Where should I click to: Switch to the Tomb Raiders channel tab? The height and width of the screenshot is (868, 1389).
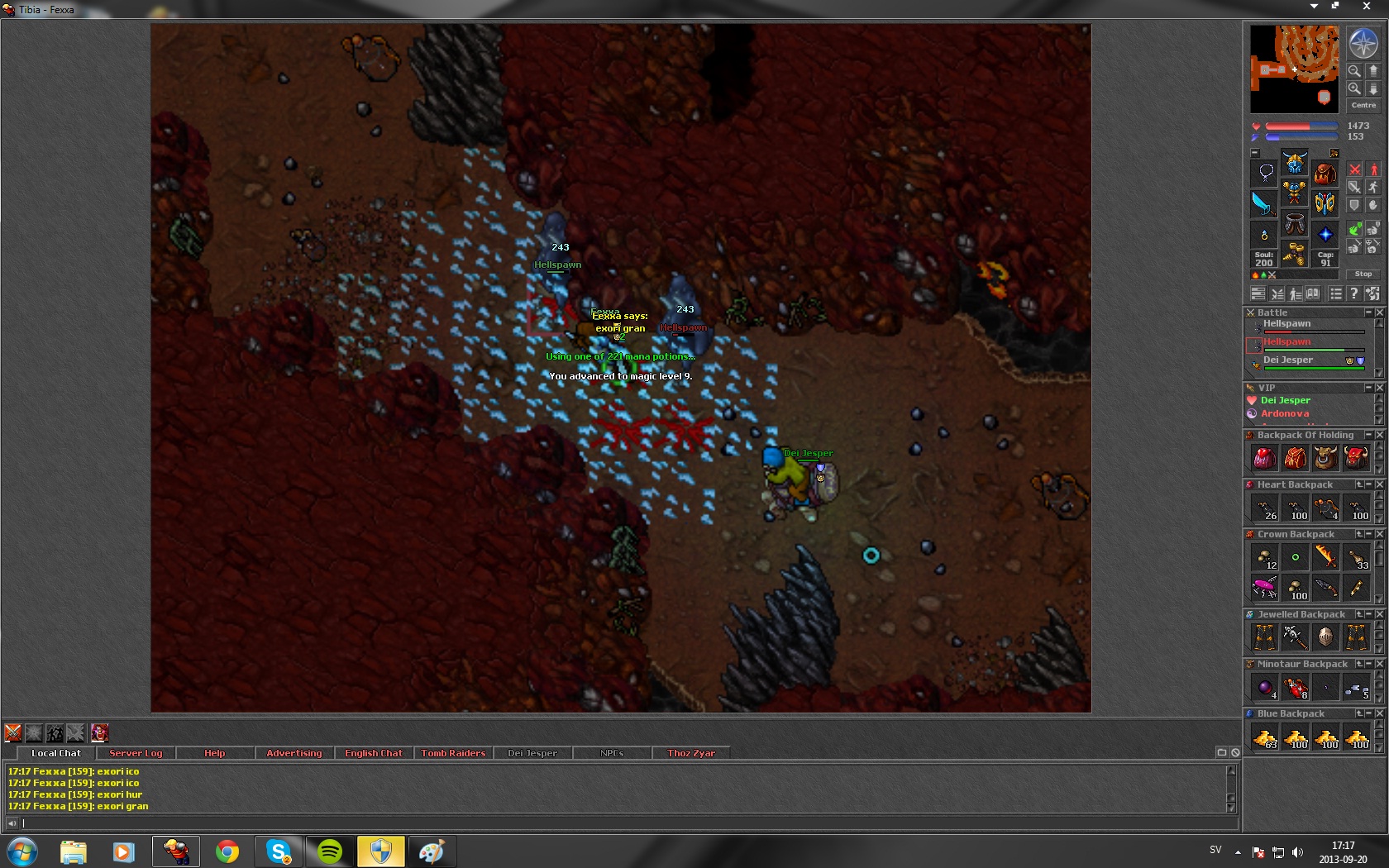453,753
